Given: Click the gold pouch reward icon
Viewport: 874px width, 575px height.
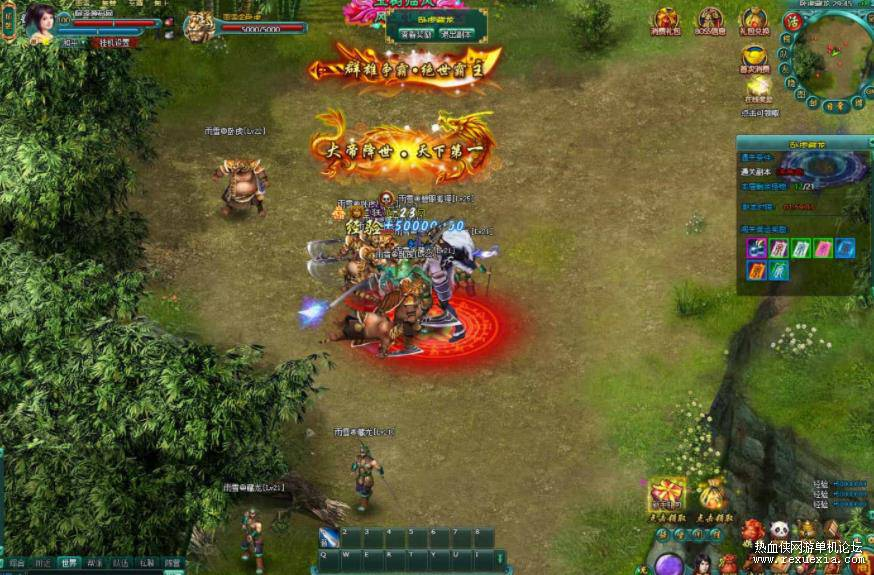Looking at the screenshot, I should point(711,494).
